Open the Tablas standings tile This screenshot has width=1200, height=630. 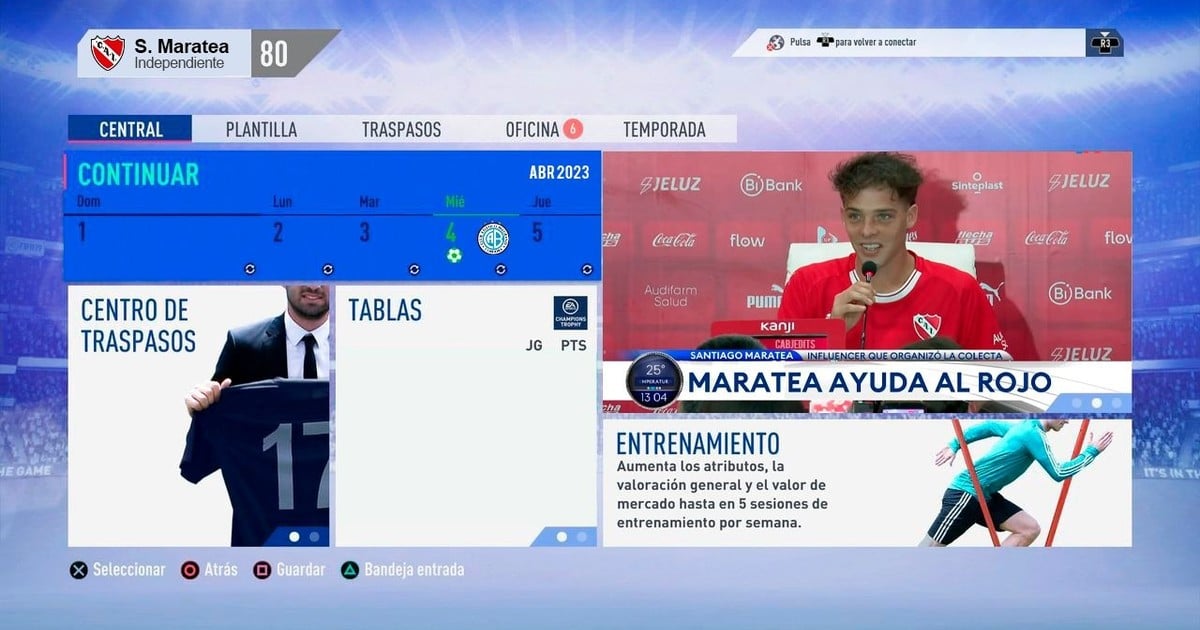point(465,416)
